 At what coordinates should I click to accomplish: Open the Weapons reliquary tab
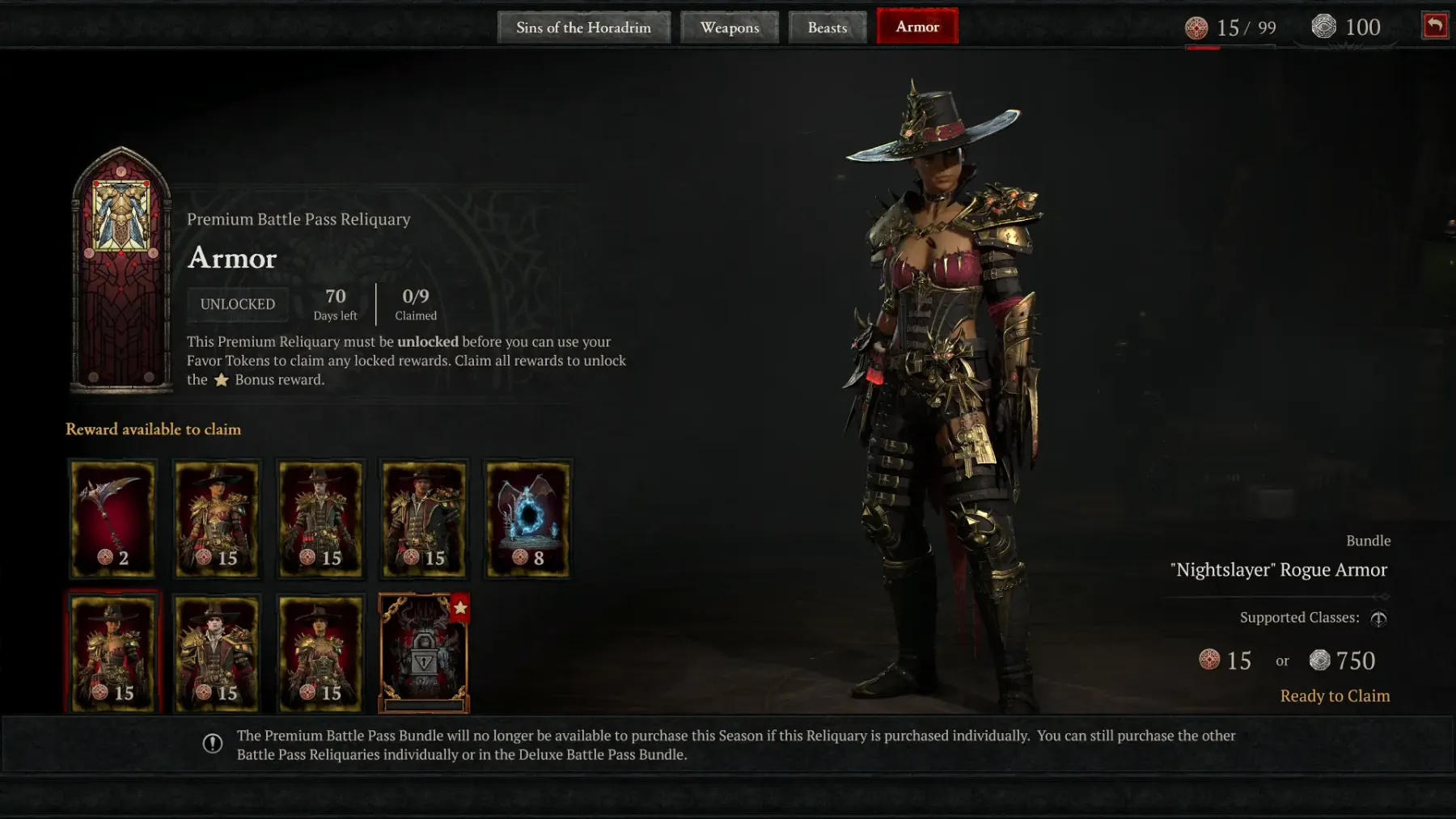tap(730, 27)
